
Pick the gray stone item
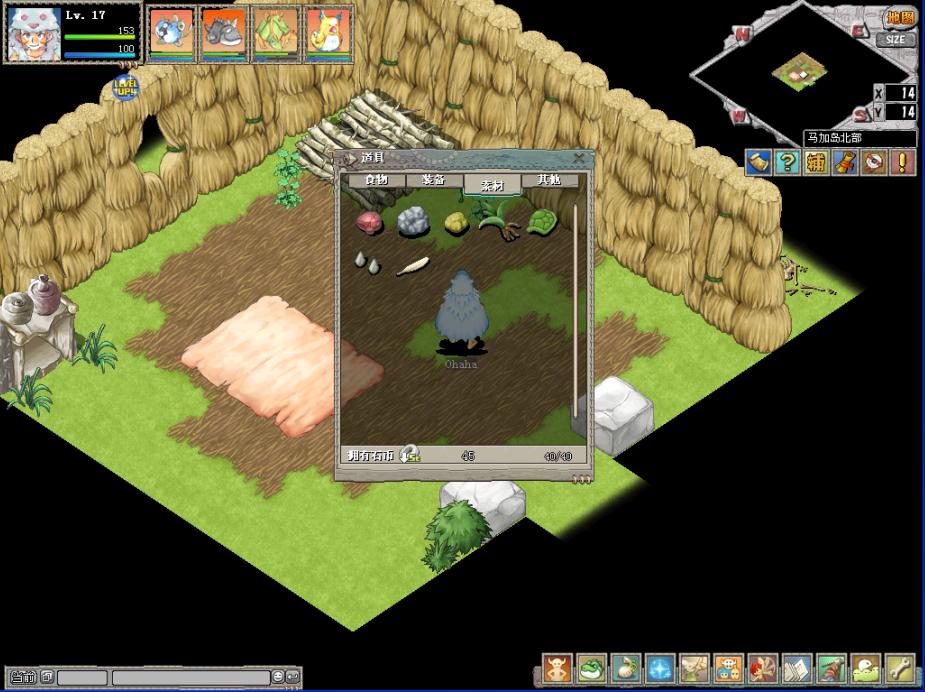pyautogui.click(x=412, y=222)
